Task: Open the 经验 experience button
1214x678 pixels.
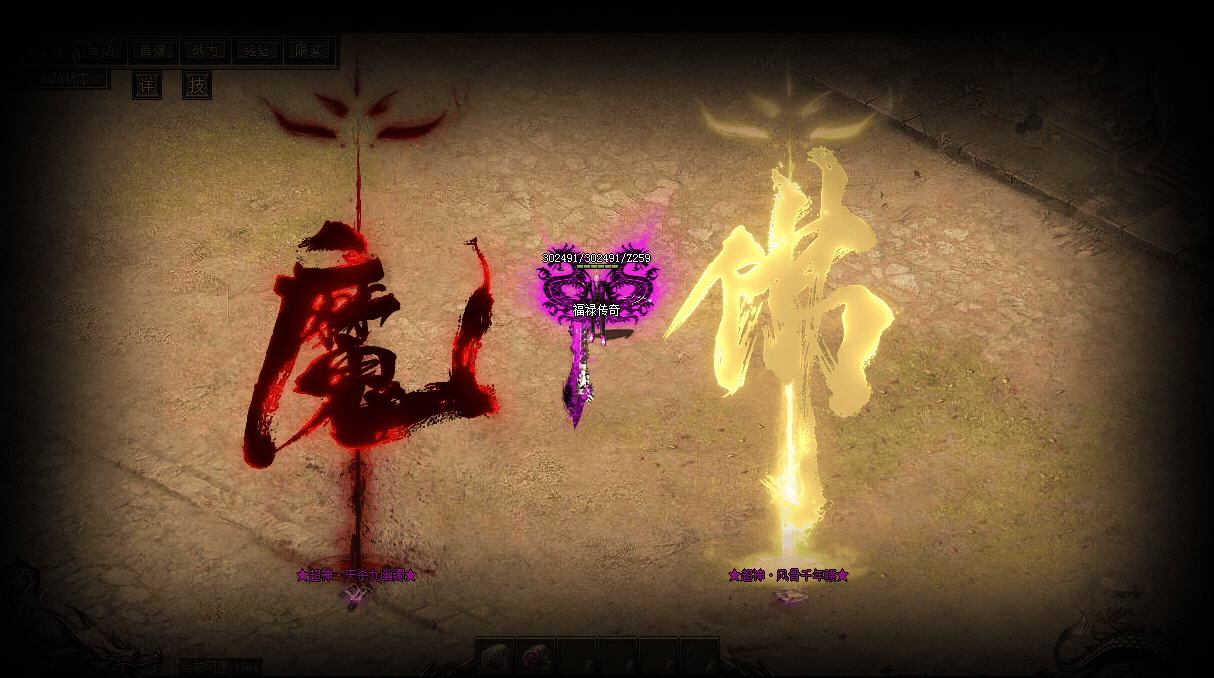Action: 257,51
